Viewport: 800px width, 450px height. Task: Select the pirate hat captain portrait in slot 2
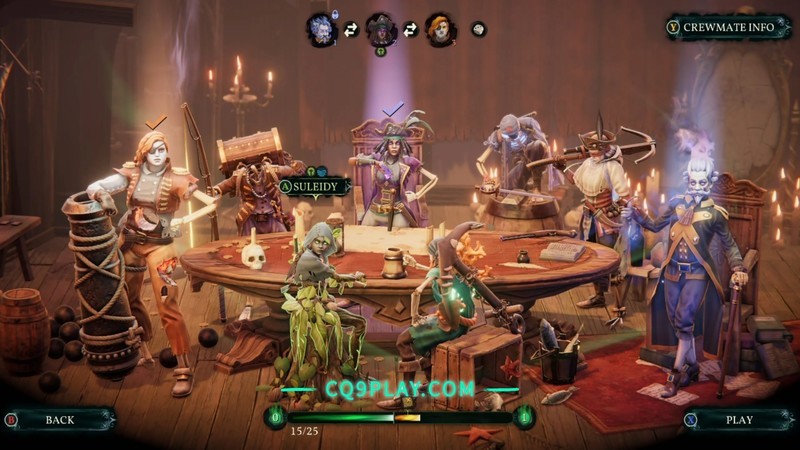point(380,29)
